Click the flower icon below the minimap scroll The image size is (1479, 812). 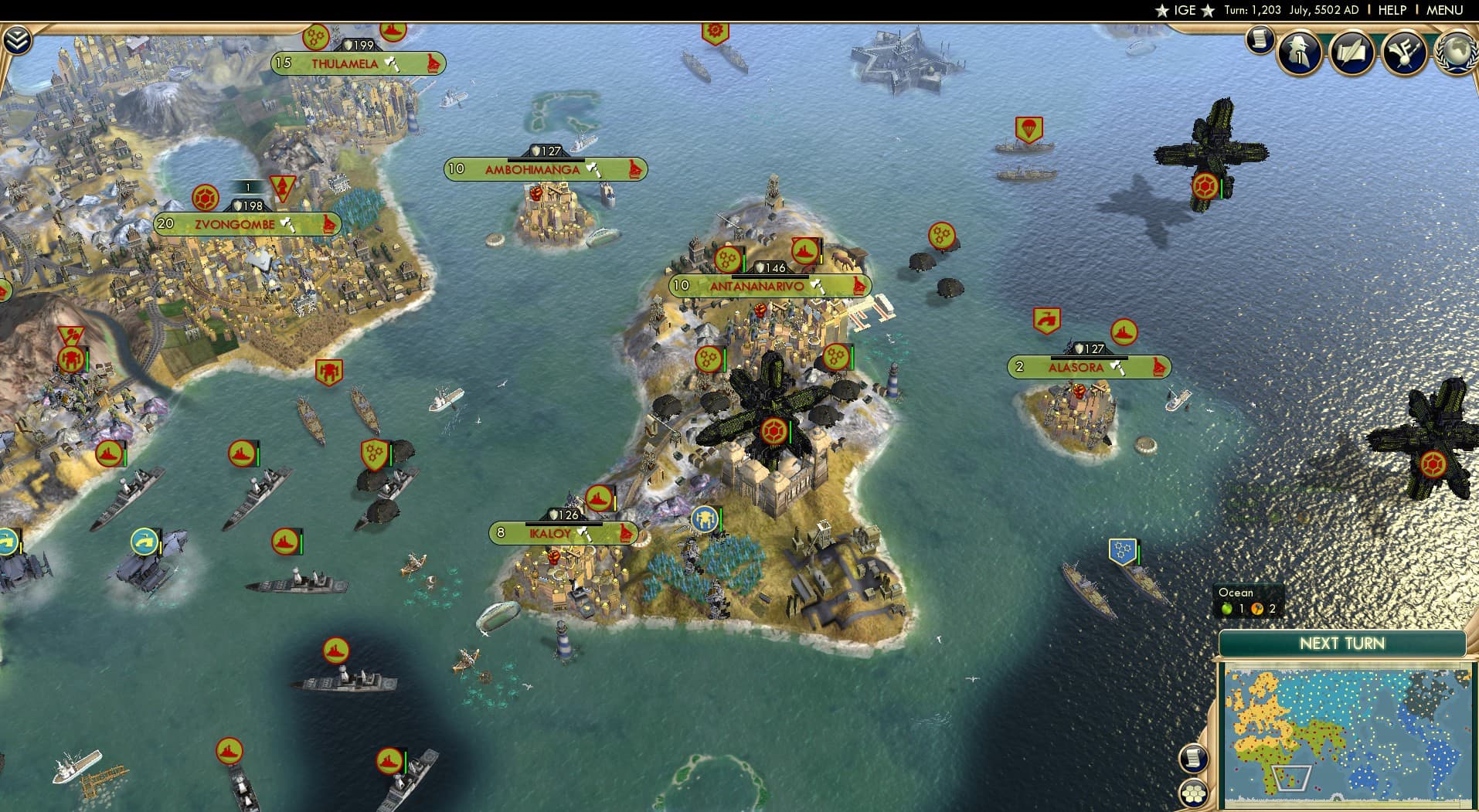tap(1192, 793)
